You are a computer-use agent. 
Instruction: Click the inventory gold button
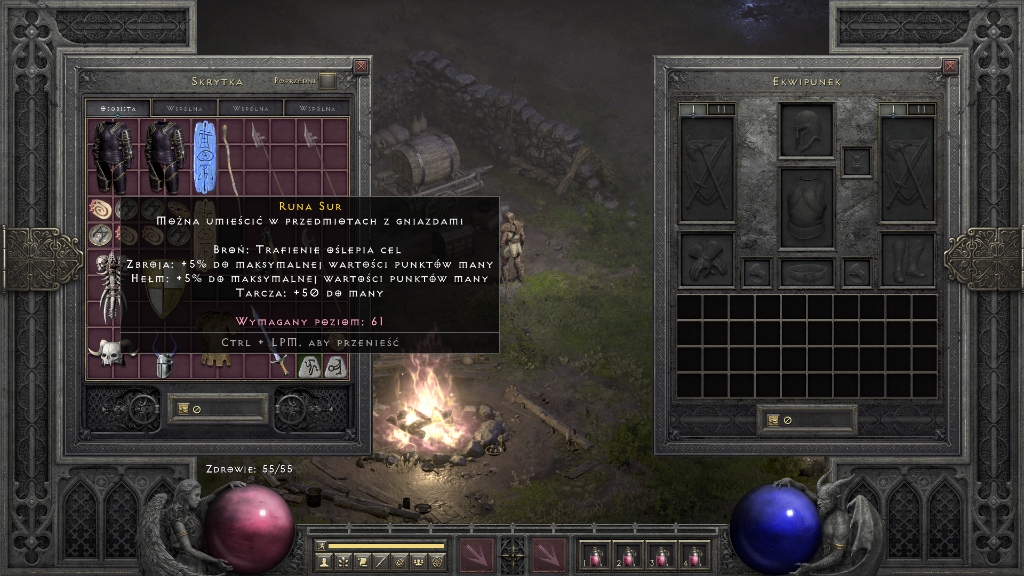[806, 420]
